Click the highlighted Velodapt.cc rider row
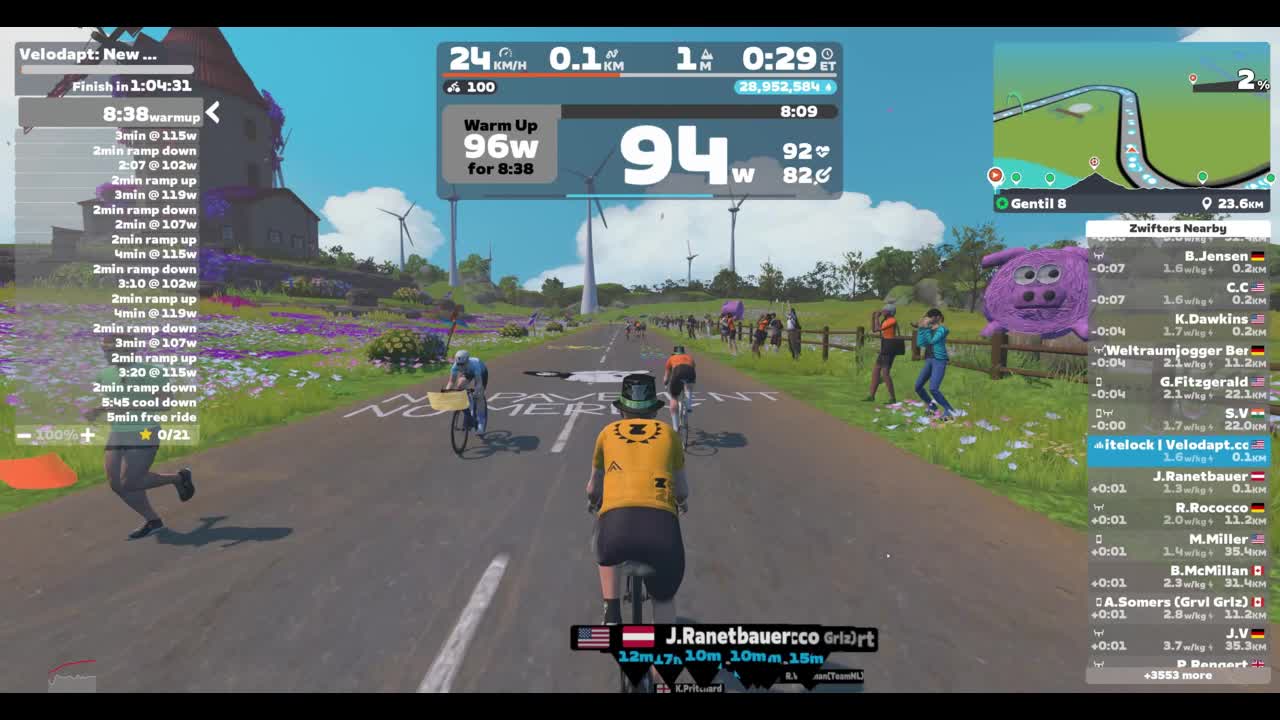This screenshot has width=1280, height=720. (1178, 450)
